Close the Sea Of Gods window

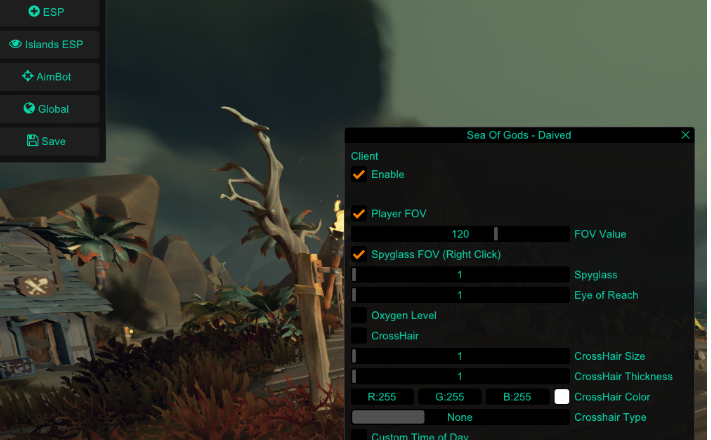coord(685,135)
